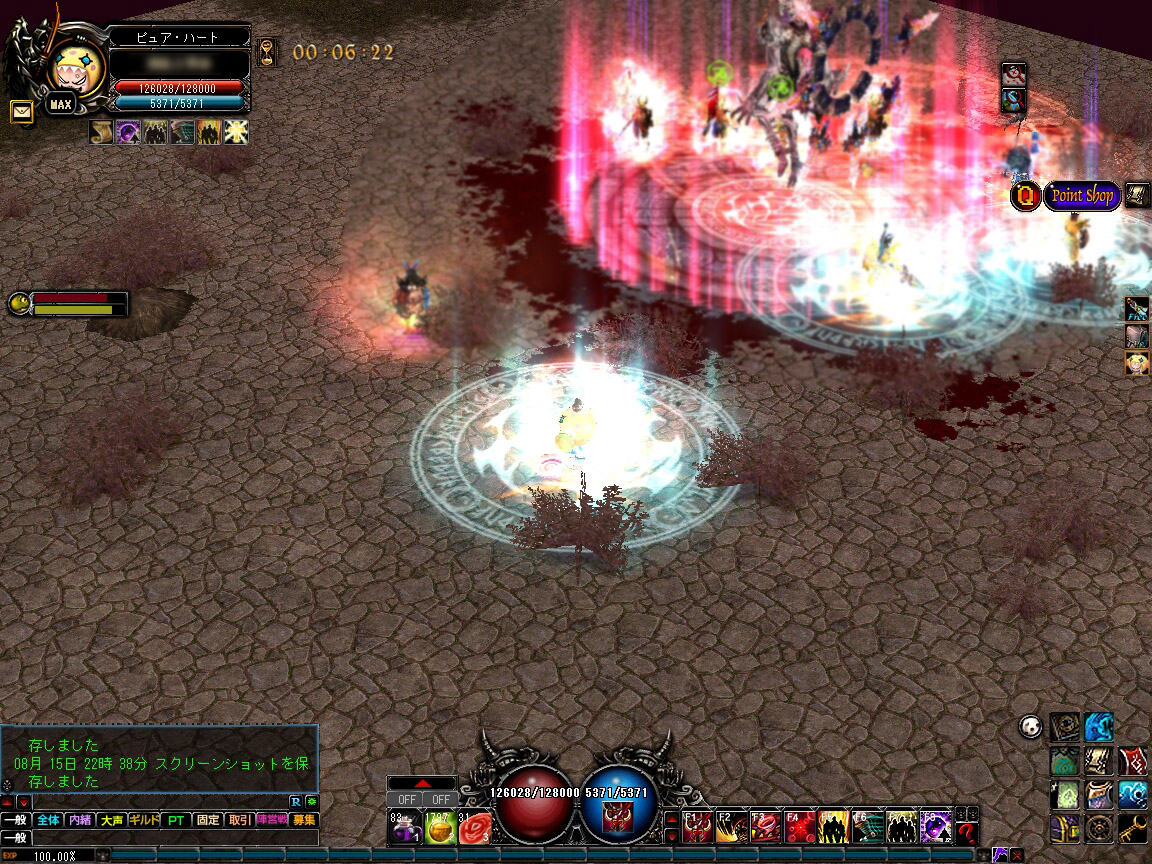
Task: Use the purple potion in slot 1
Action: (x=403, y=828)
